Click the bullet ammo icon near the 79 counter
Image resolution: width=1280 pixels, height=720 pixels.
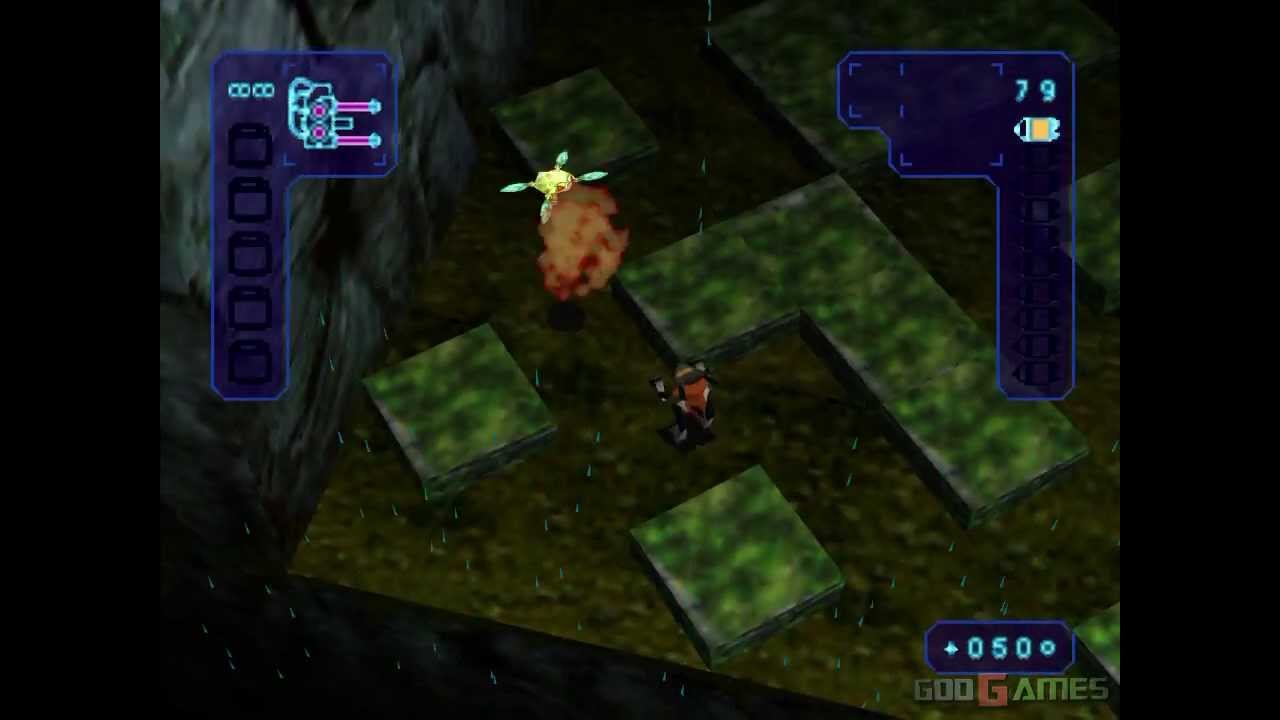(x=1039, y=129)
